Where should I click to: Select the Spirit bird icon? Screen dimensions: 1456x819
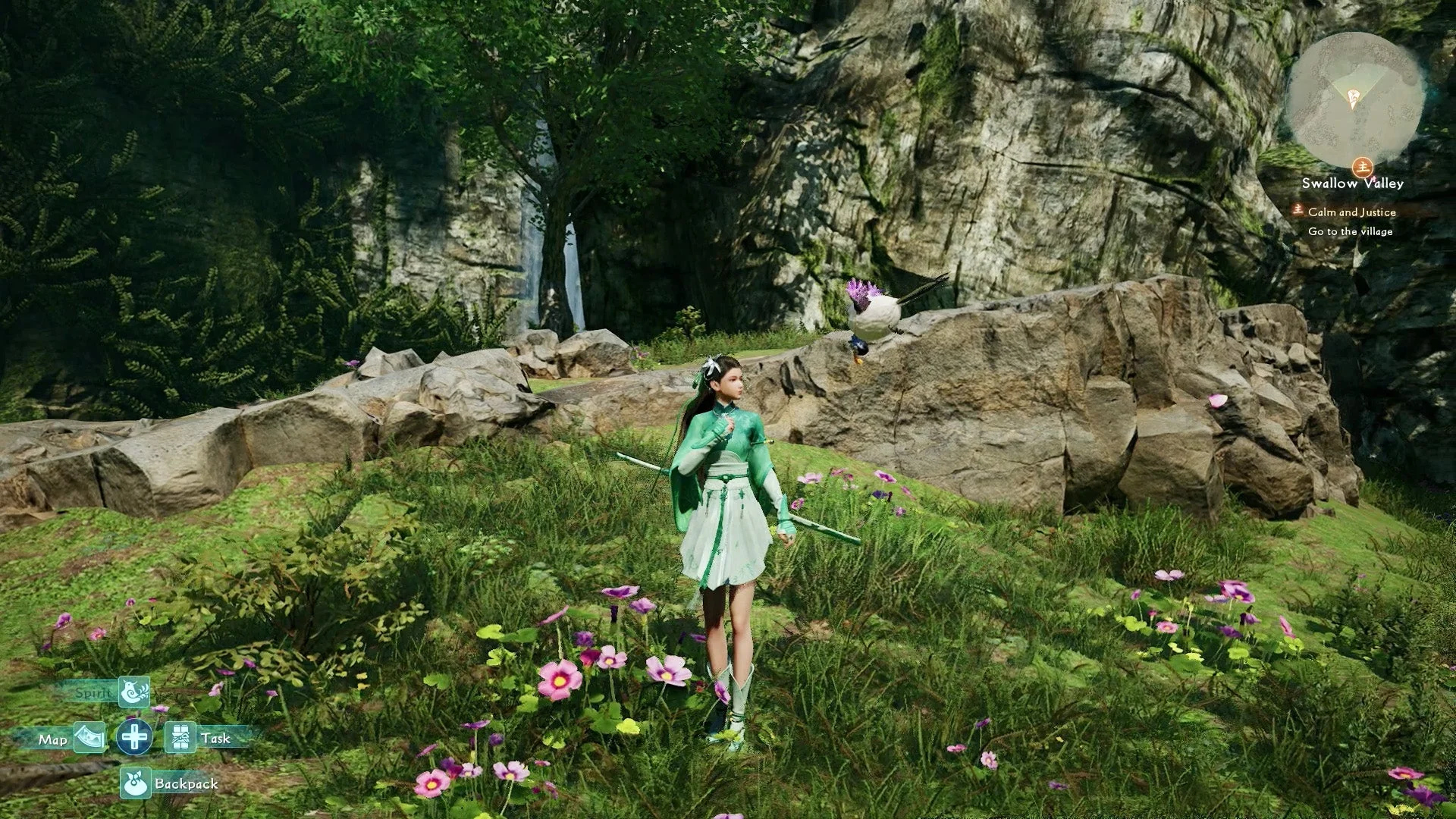[134, 692]
